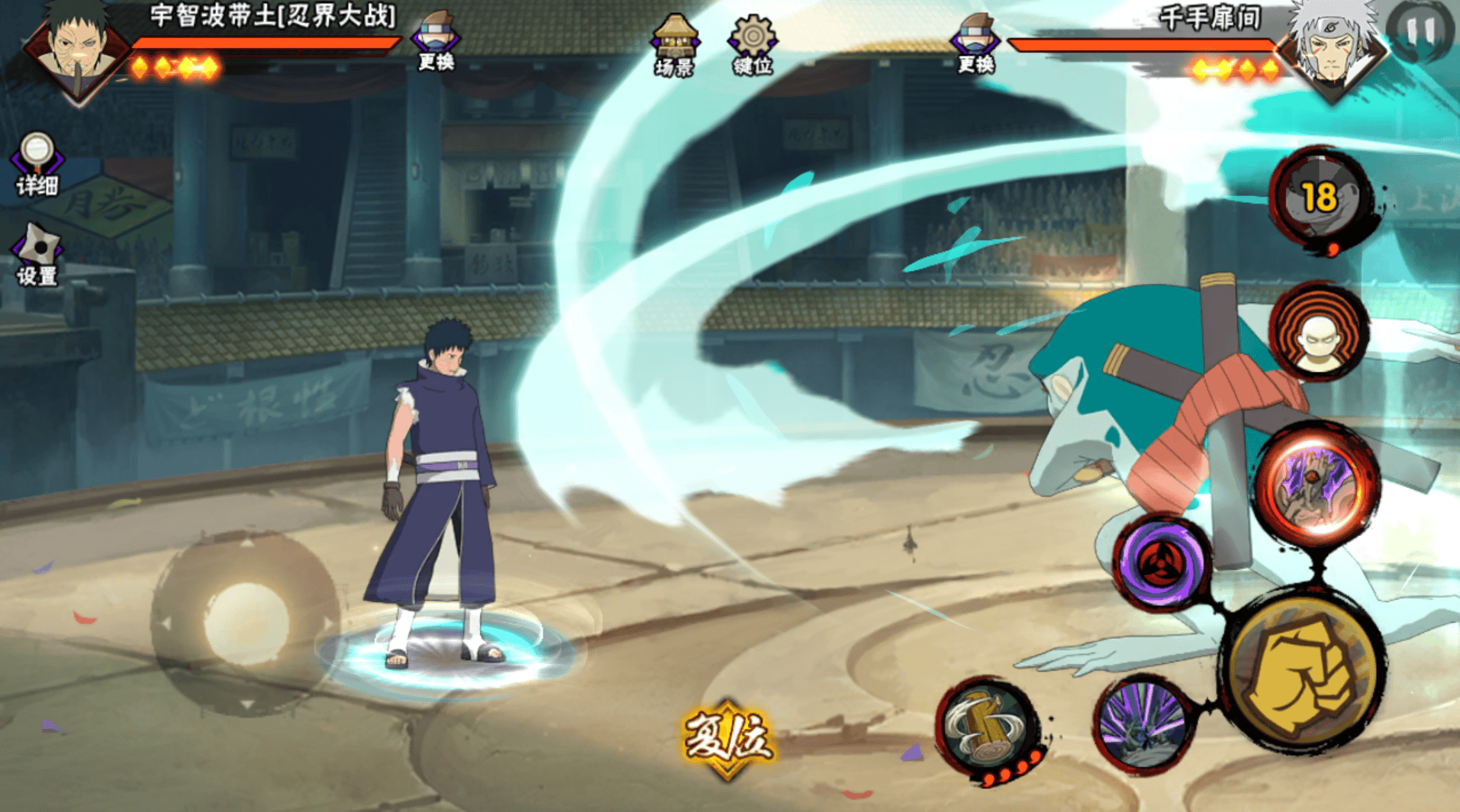Select the Tobirama opponent portrait

[1334, 47]
